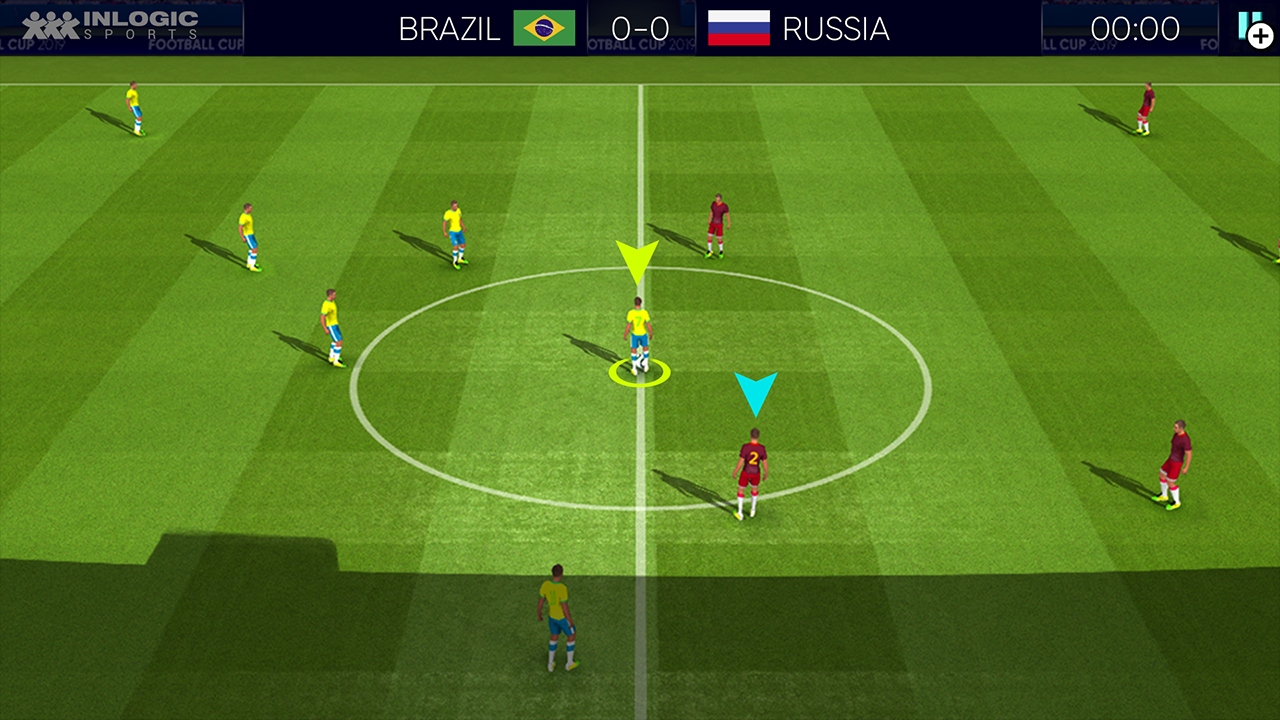Image resolution: width=1280 pixels, height=720 pixels.
Task: Click the yellow circle around the ball
Action: point(639,372)
